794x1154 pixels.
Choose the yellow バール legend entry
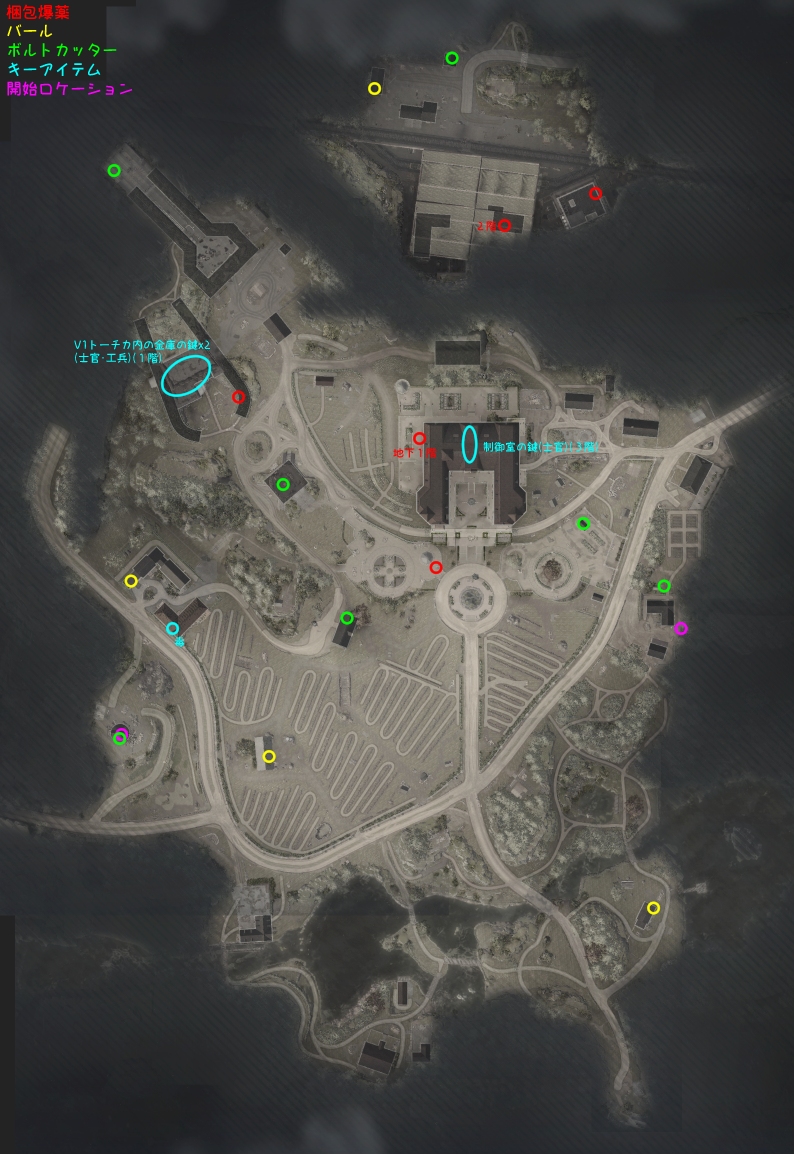[x=30, y=32]
